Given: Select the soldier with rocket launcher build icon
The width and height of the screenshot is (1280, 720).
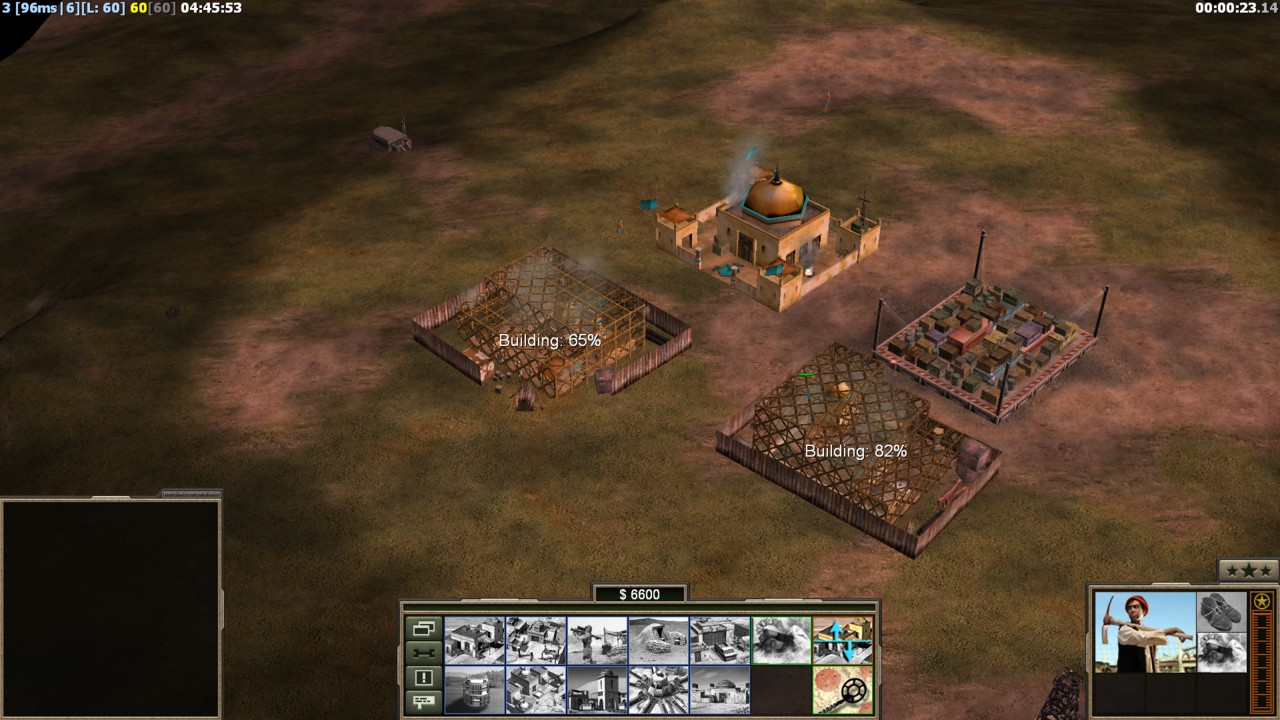Looking at the screenshot, I should pos(597,640).
